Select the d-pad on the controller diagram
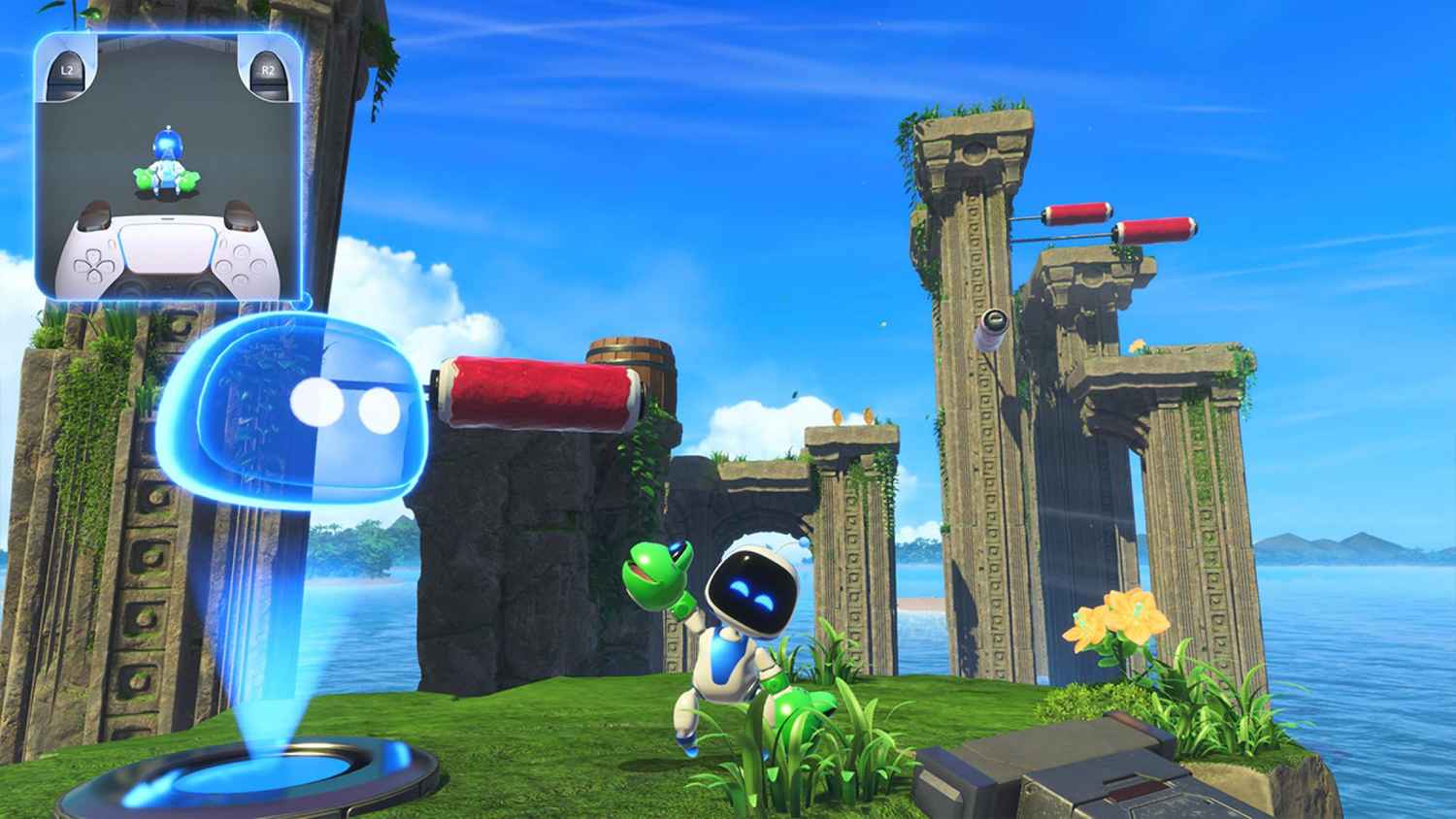This screenshot has width=1456, height=819. coord(93,268)
